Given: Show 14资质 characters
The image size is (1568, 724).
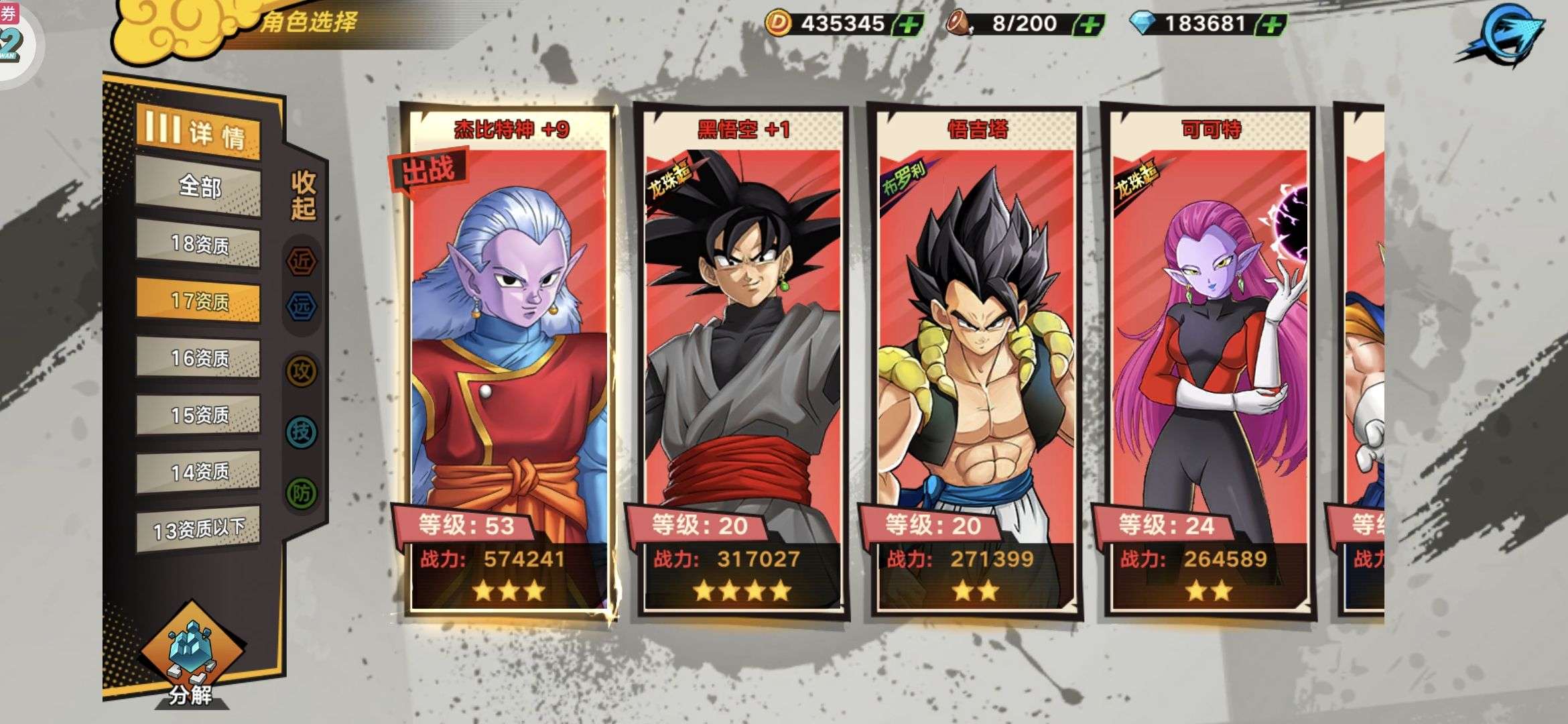Looking at the screenshot, I should point(198,472).
